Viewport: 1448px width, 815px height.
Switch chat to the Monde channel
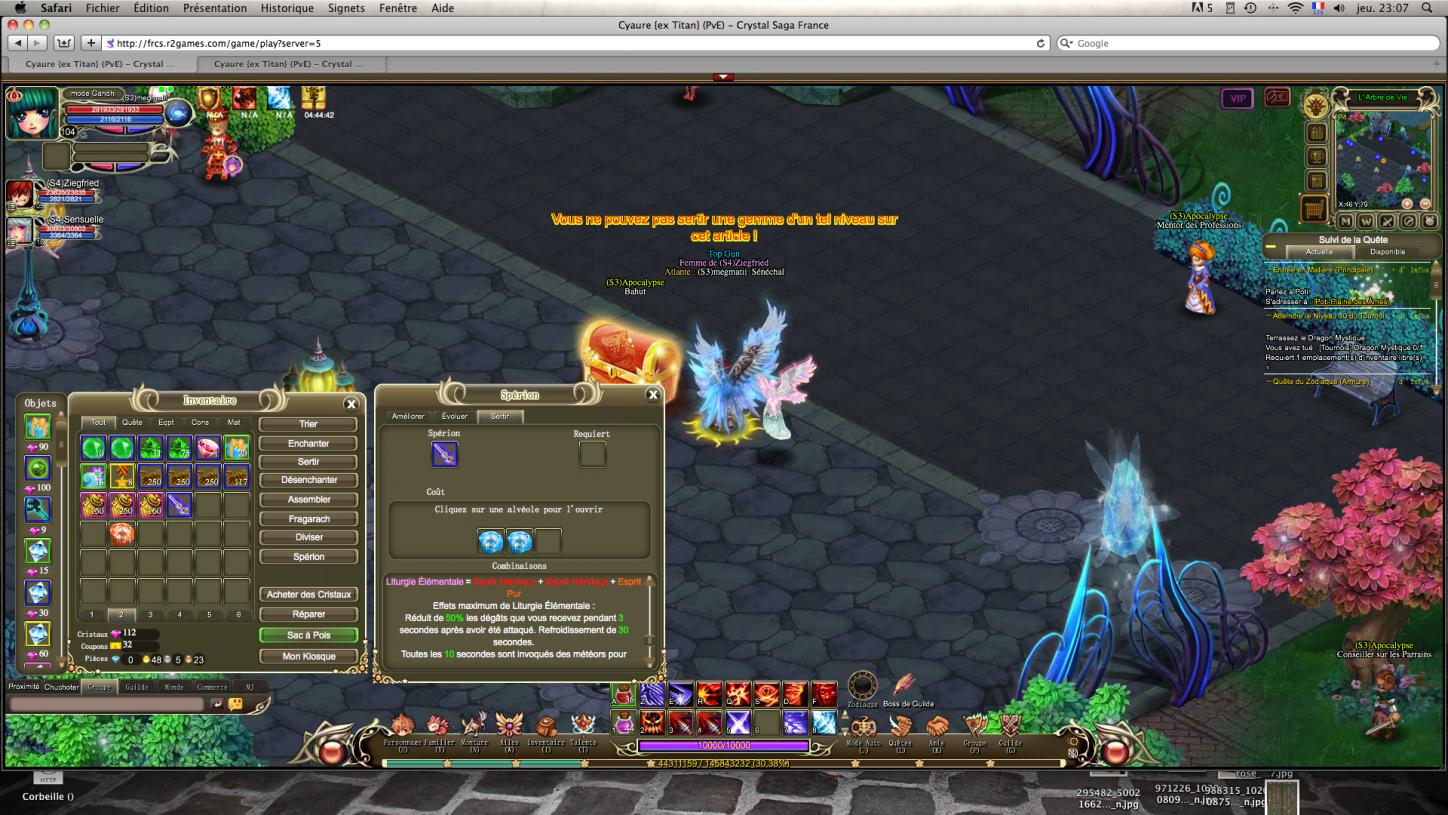tap(173, 687)
